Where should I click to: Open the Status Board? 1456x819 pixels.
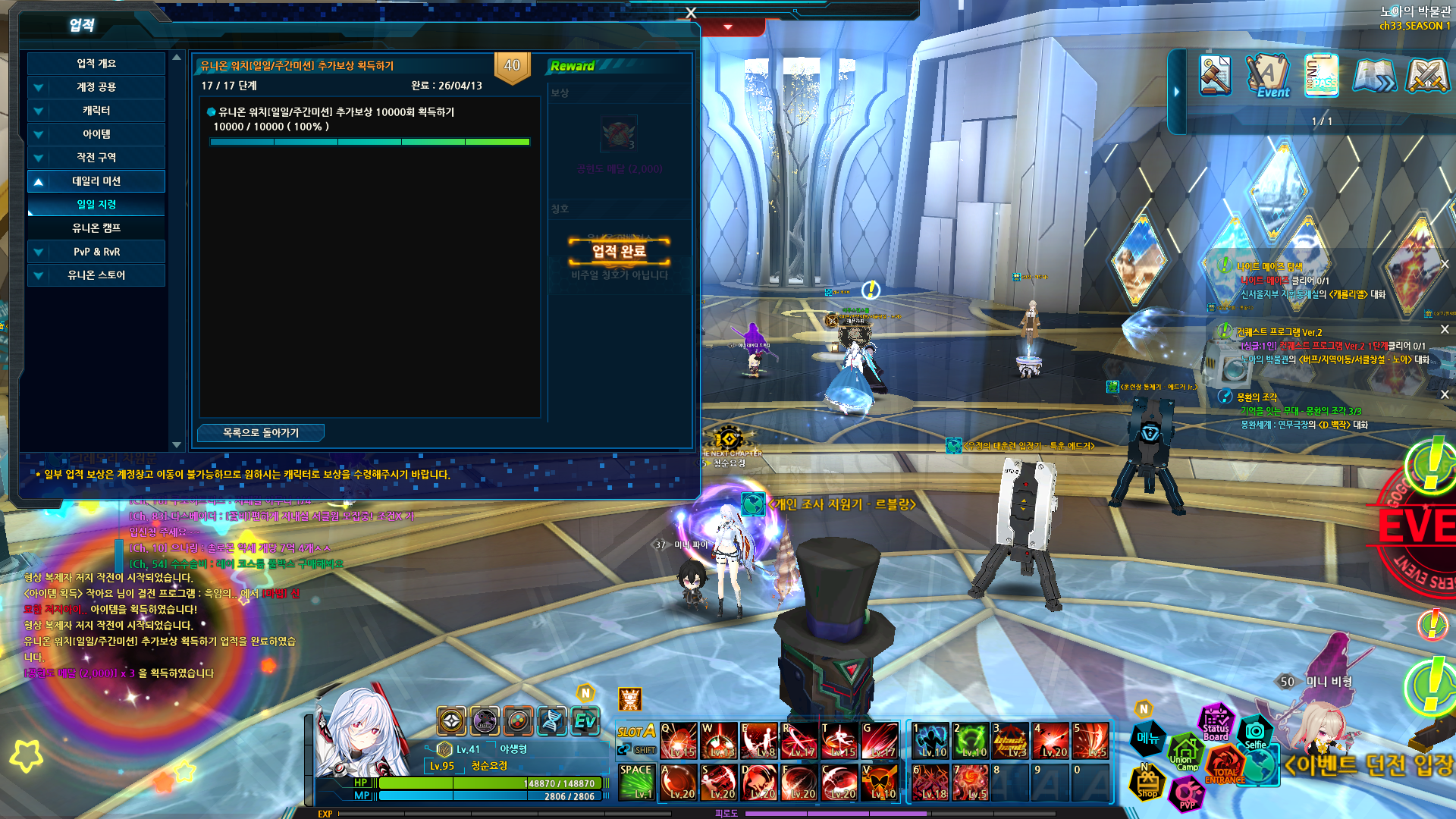tap(1216, 723)
